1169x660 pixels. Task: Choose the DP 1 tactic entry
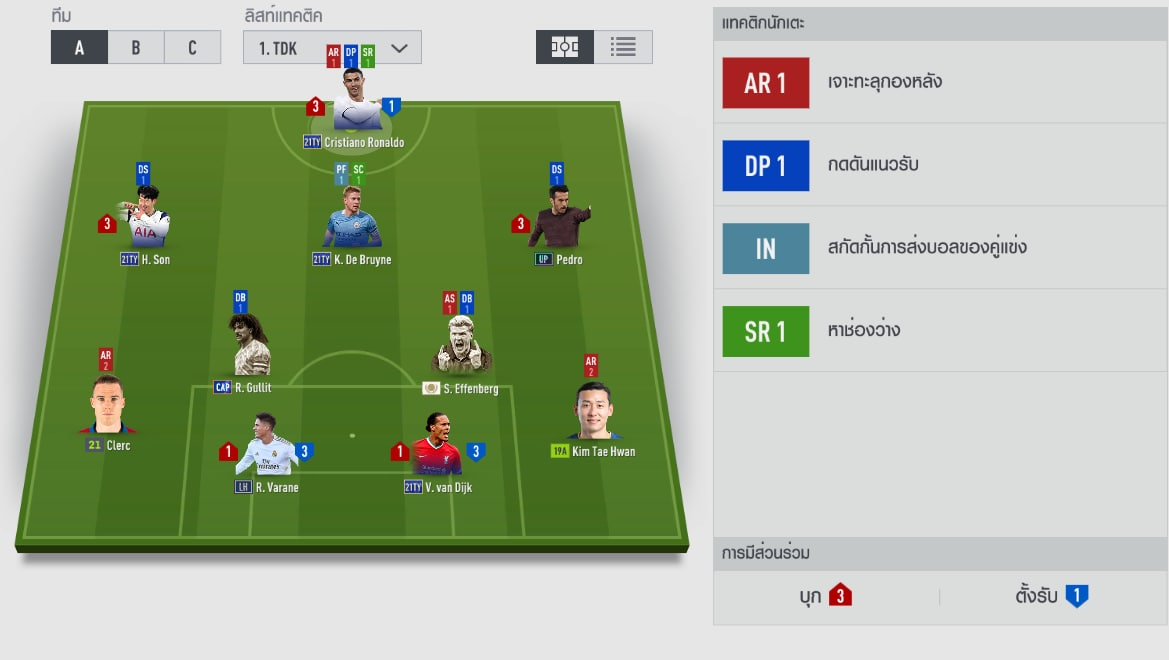coord(940,165)
